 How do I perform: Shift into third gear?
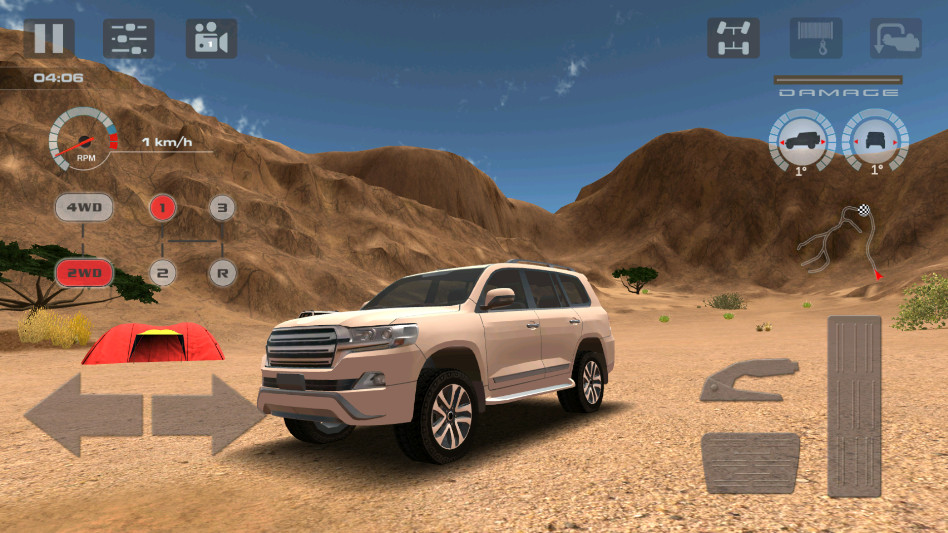[223, 208]
